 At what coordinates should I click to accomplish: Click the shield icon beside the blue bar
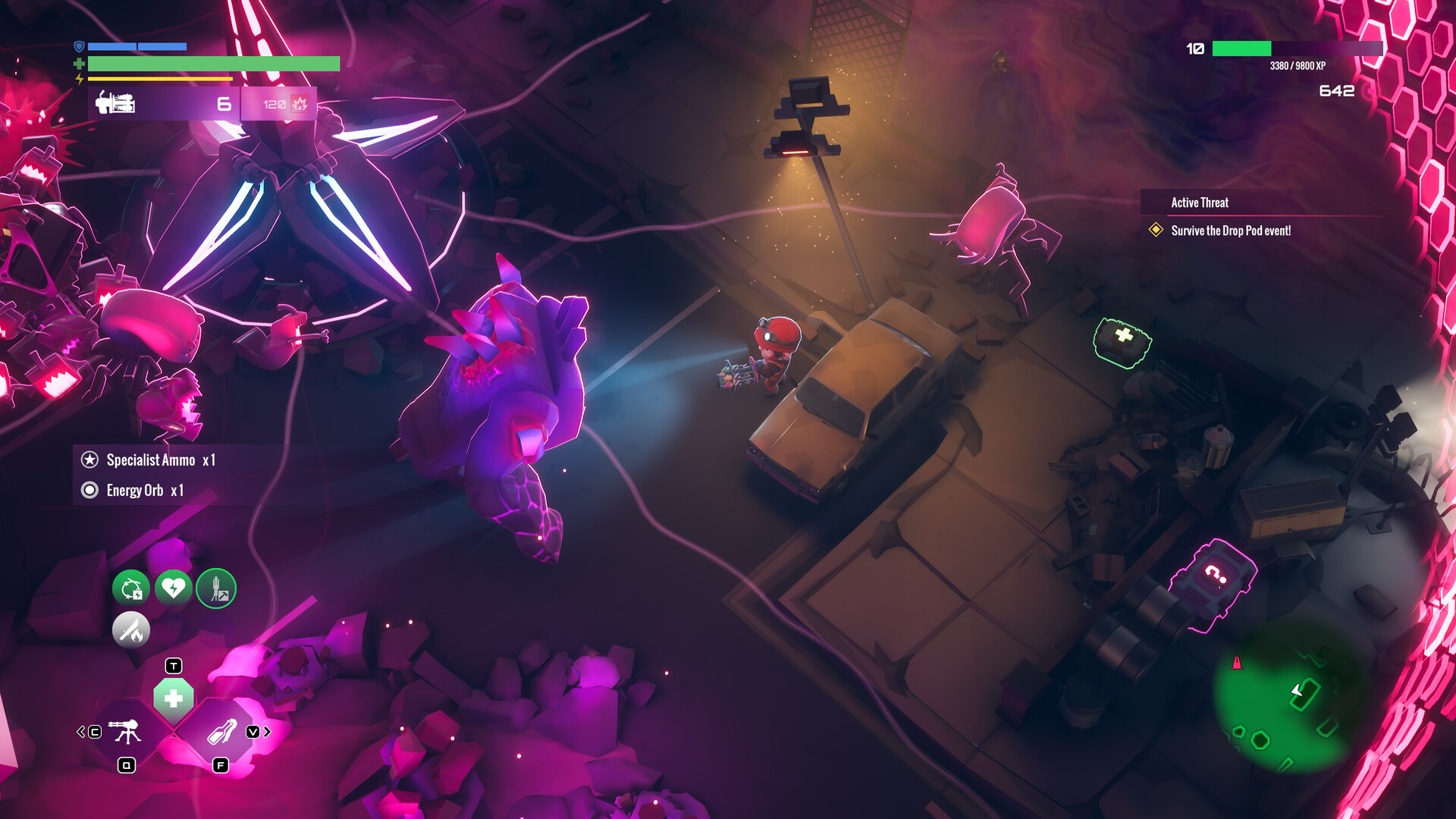(80, 46)
